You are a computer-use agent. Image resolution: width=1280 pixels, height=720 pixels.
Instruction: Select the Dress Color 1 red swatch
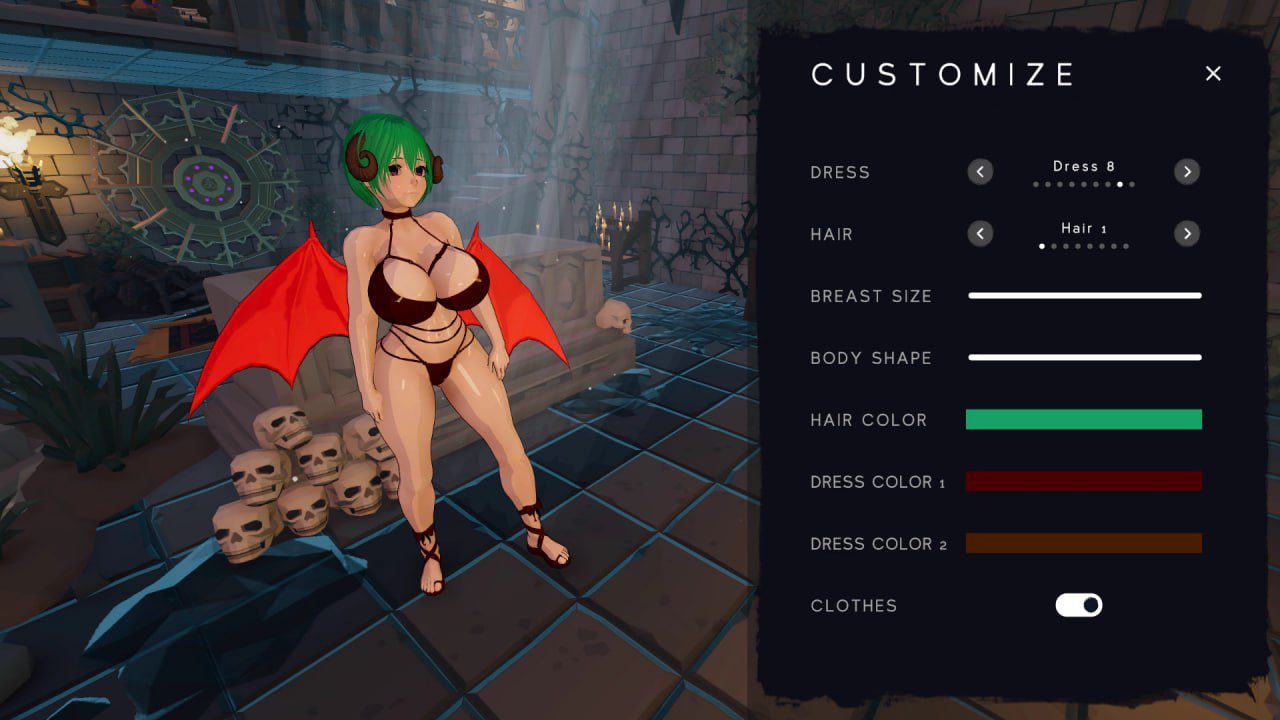[1083, 481]
